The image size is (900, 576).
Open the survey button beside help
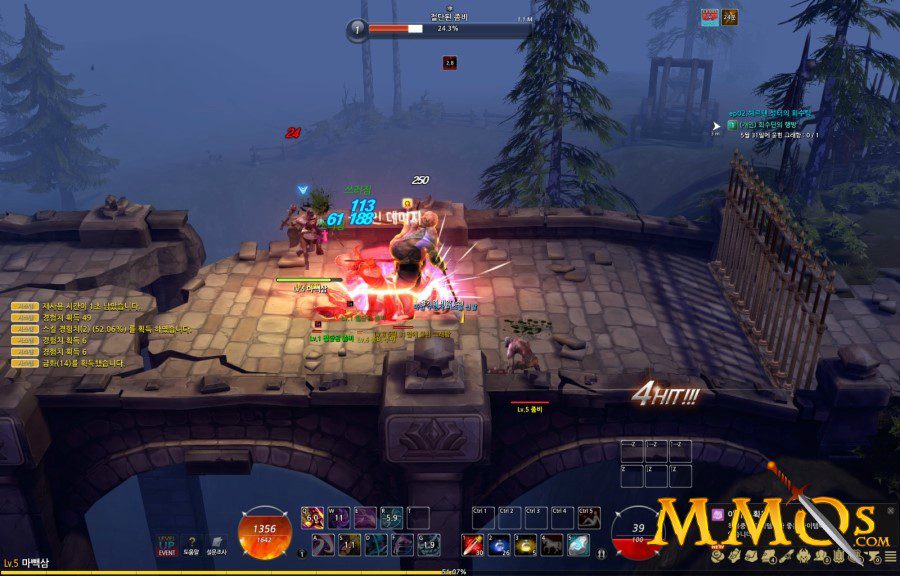[217, 543]
